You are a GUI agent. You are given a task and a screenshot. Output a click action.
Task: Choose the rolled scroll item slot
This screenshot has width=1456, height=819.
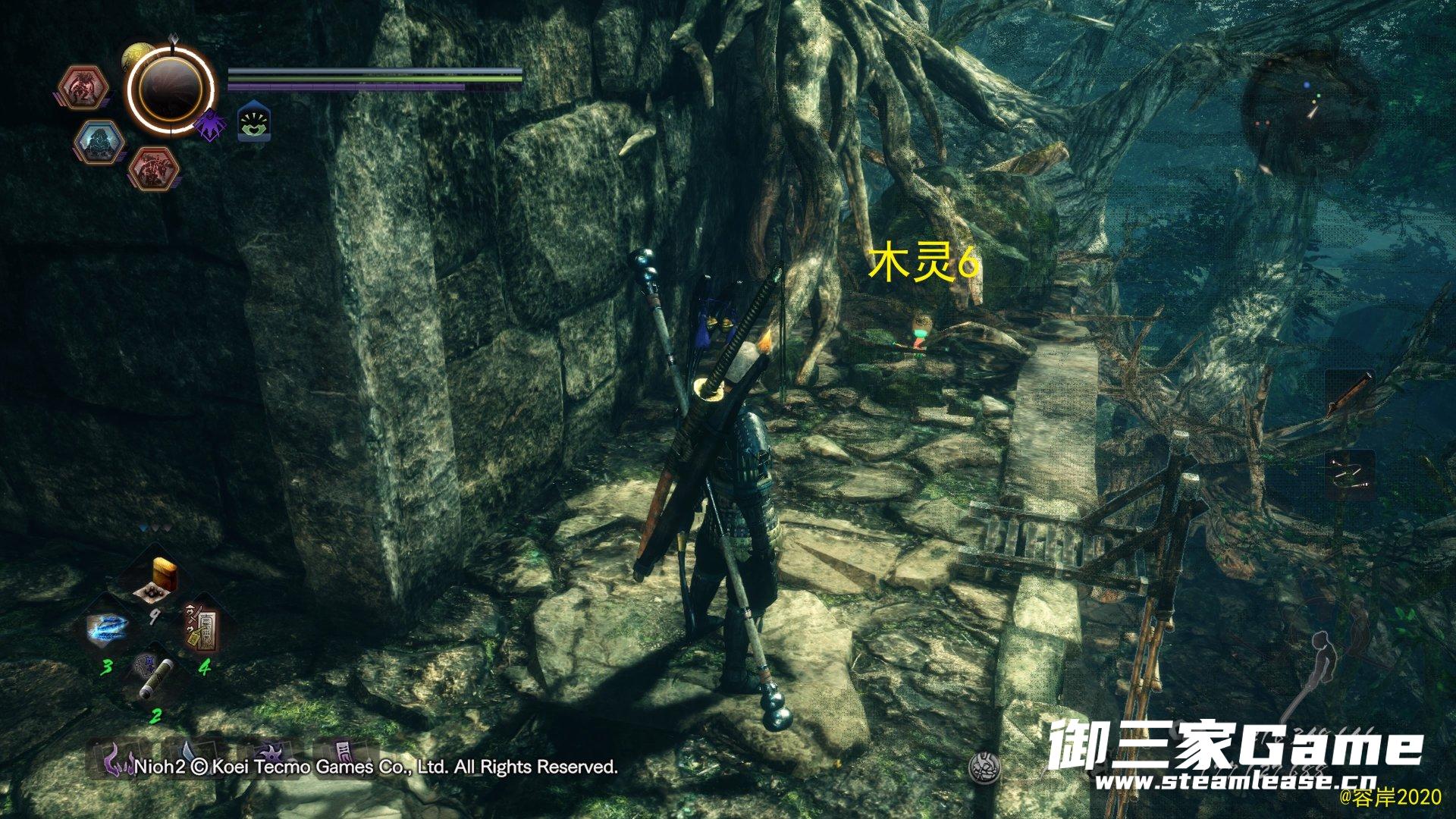pyautogui.click(x=154, y=676)
